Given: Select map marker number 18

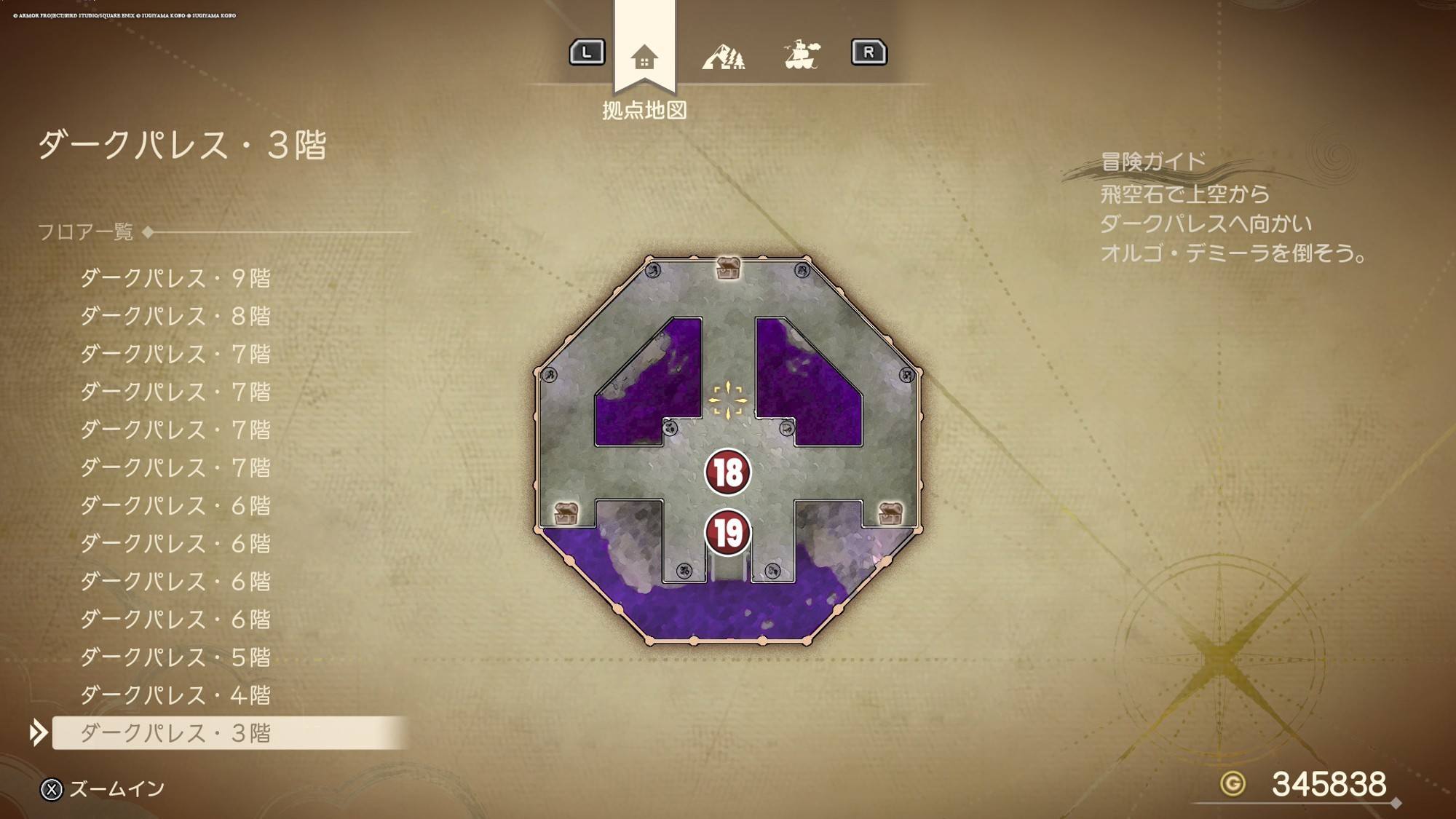Looking at the screenshot, I should pos(727,472).
